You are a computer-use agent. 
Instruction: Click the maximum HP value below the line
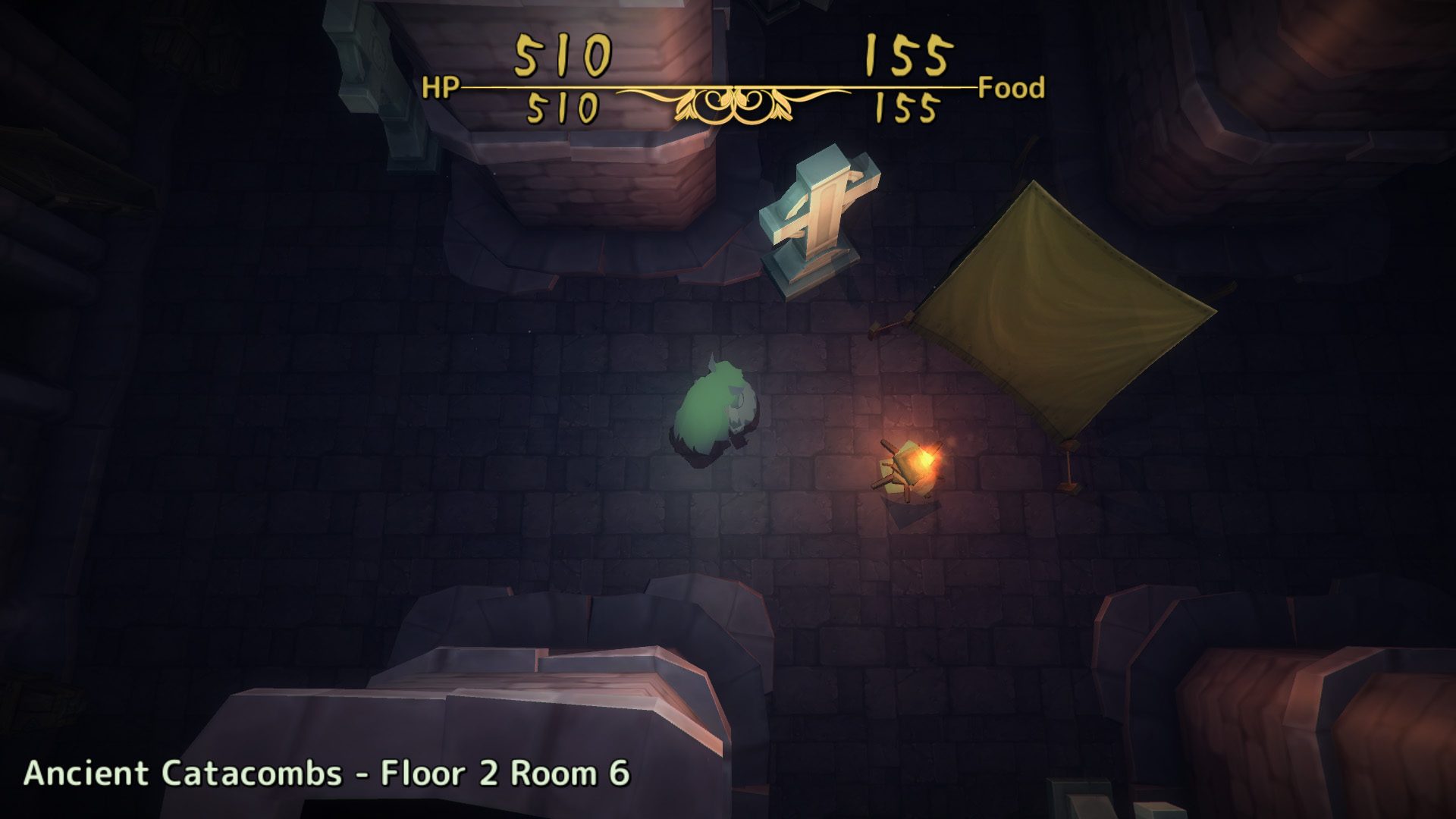click(x=561, y=106)
